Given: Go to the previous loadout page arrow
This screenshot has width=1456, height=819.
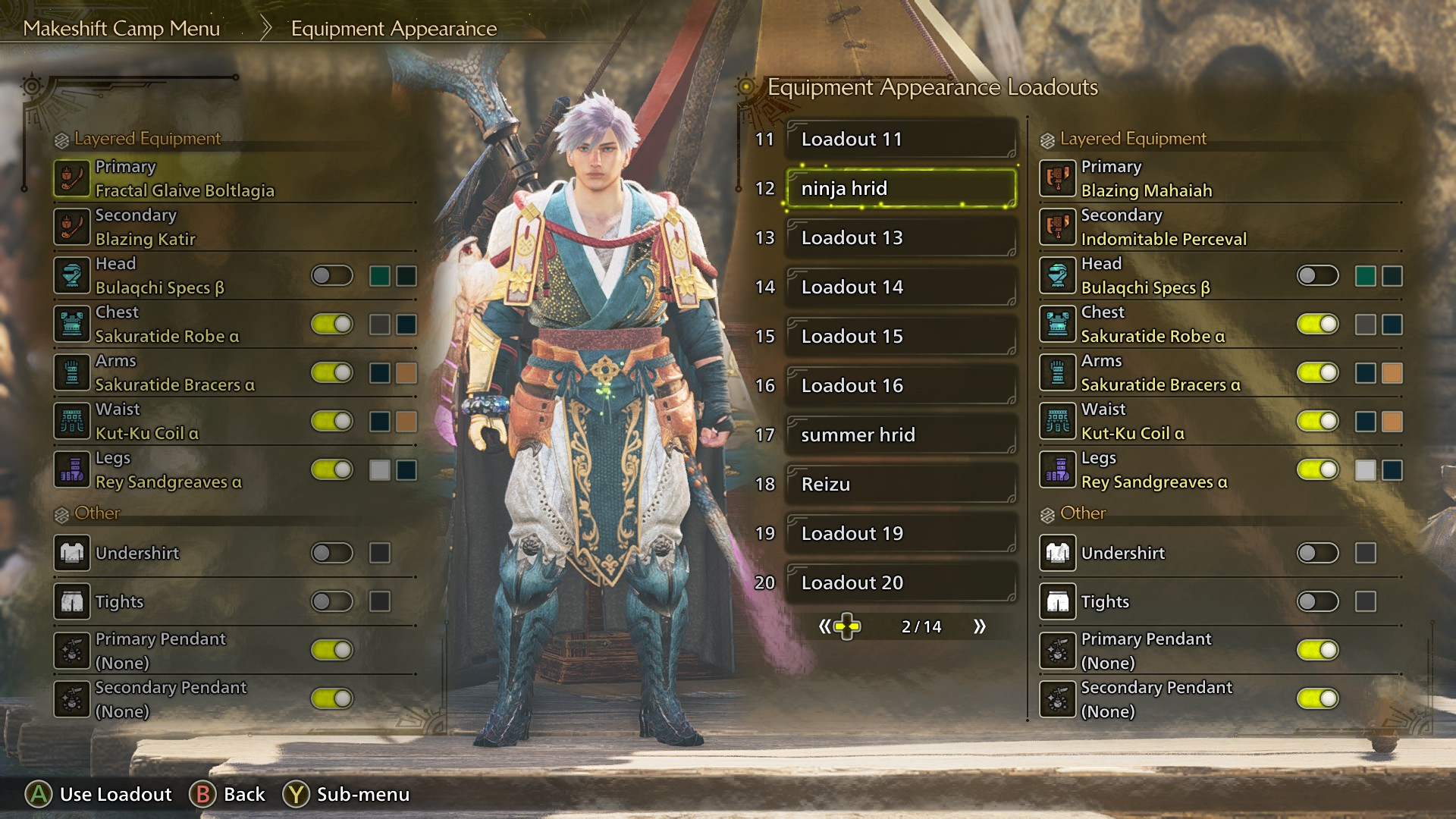Looking at the screenshot, I should pos(824,626).
